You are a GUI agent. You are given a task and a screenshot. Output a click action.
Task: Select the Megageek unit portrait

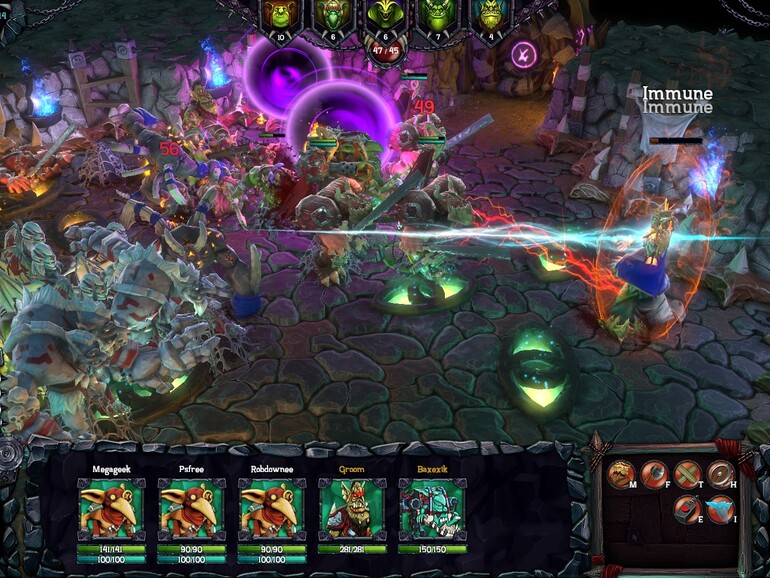(x=111, y=508)
